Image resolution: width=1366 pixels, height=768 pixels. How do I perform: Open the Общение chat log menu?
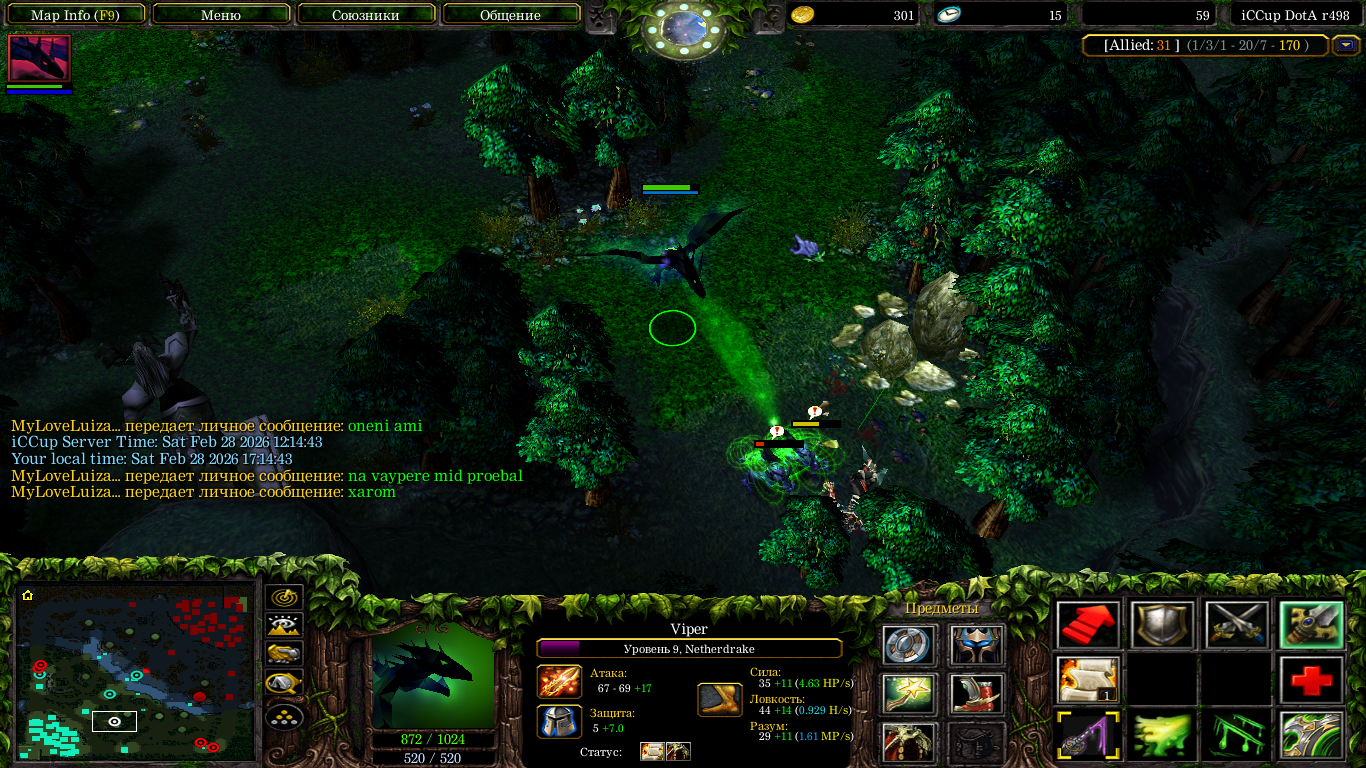[x=510, y=15]
